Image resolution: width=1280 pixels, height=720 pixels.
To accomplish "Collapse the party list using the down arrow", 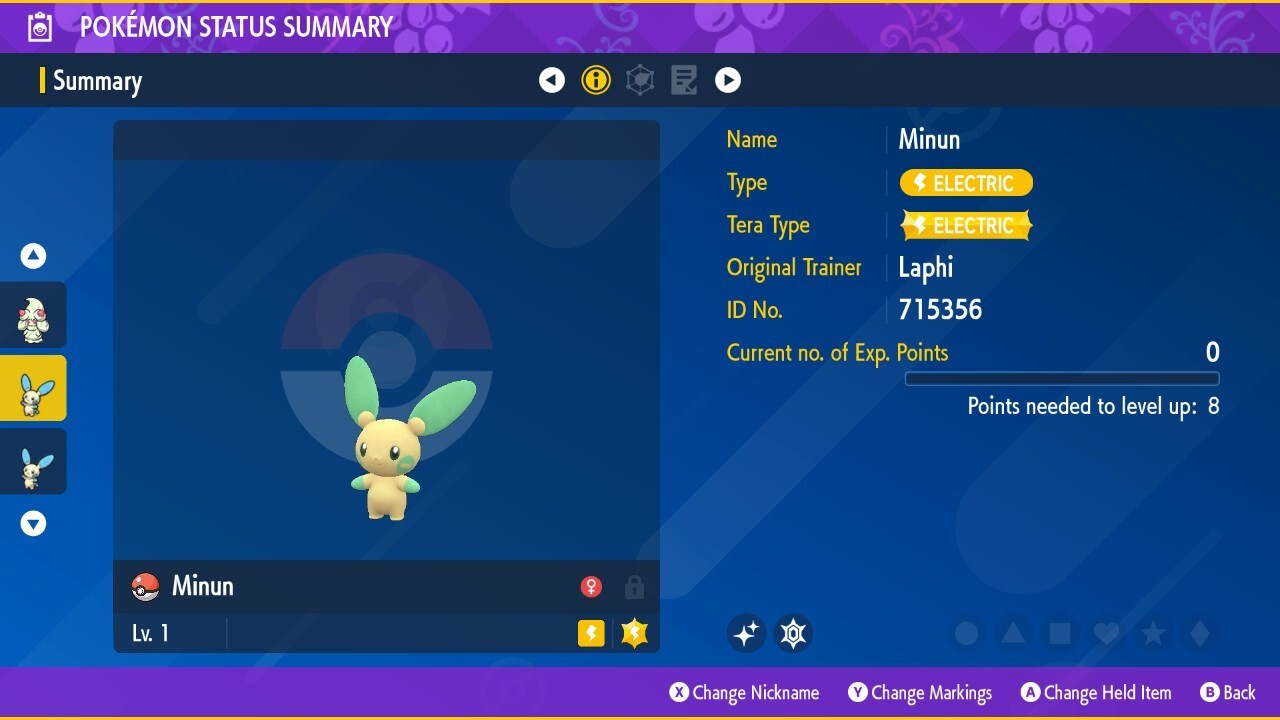I will (33, 523).
